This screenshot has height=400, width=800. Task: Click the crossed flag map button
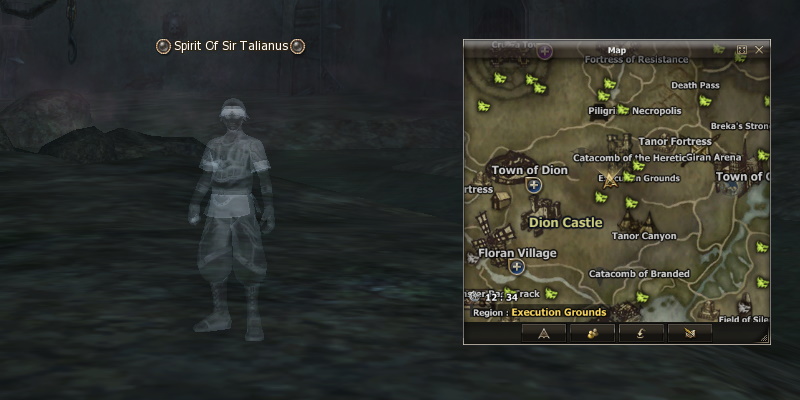(689, 333)
